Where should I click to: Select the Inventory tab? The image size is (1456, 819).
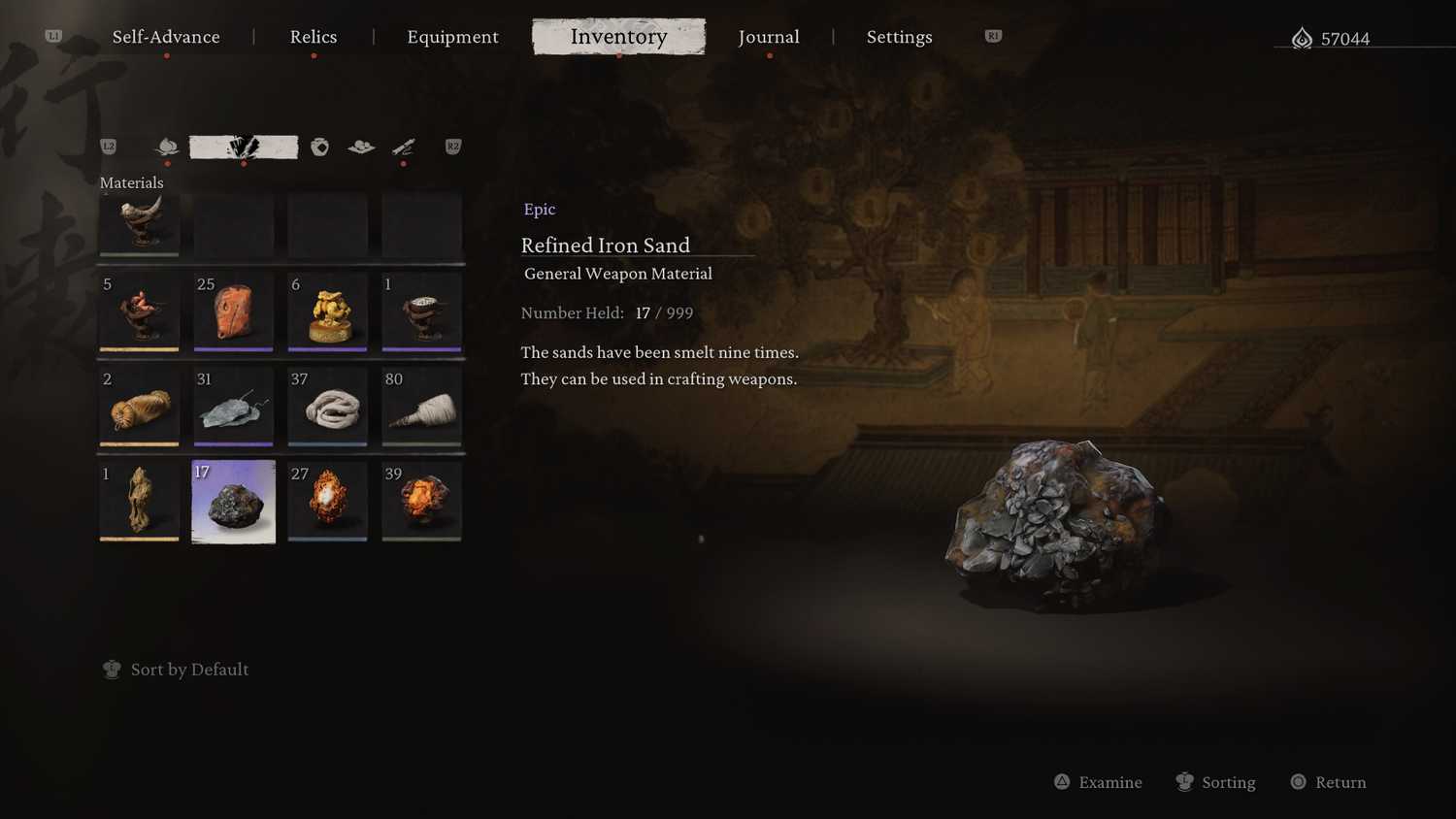(x=618, y=37)
